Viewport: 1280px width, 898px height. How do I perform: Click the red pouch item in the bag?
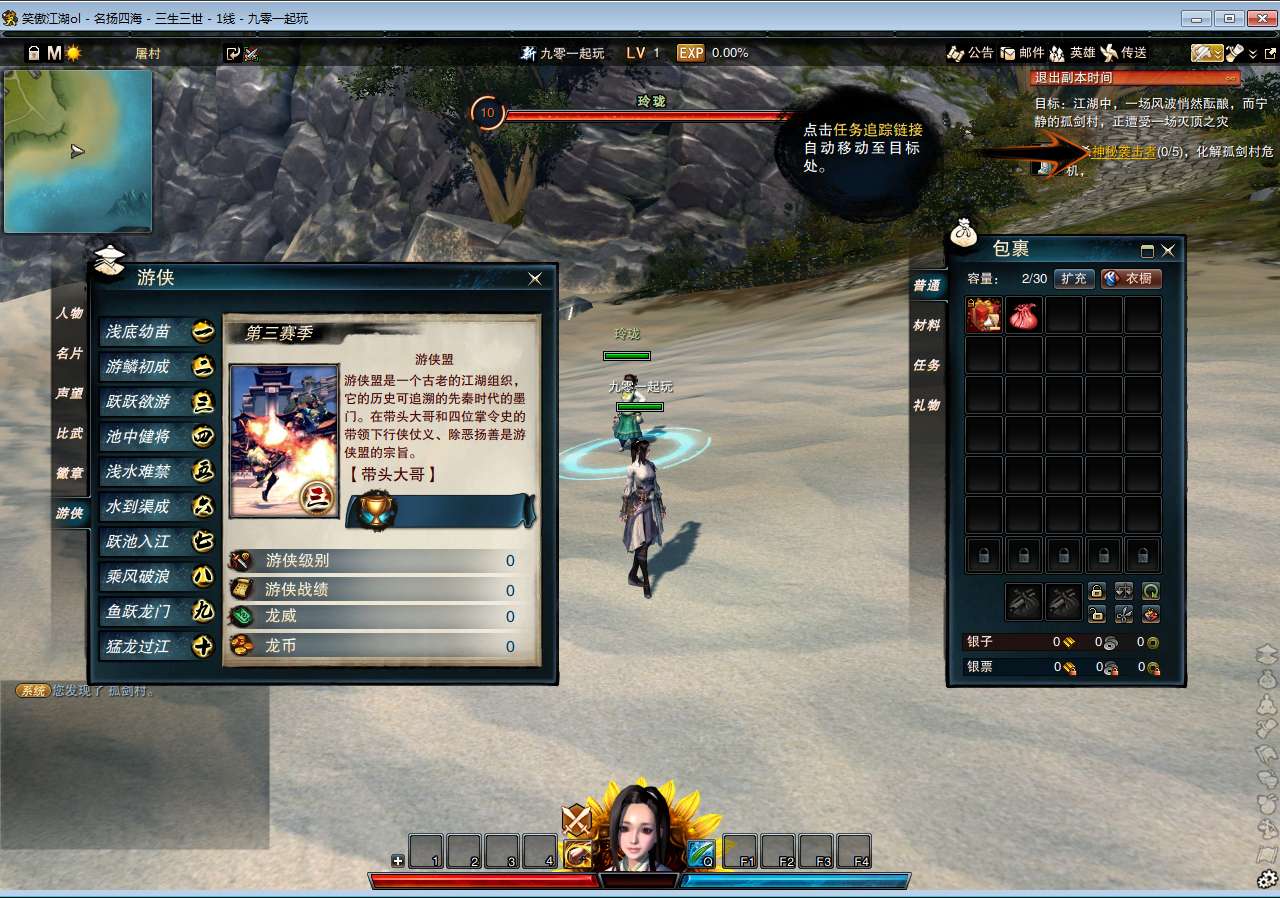[1024, 316]
